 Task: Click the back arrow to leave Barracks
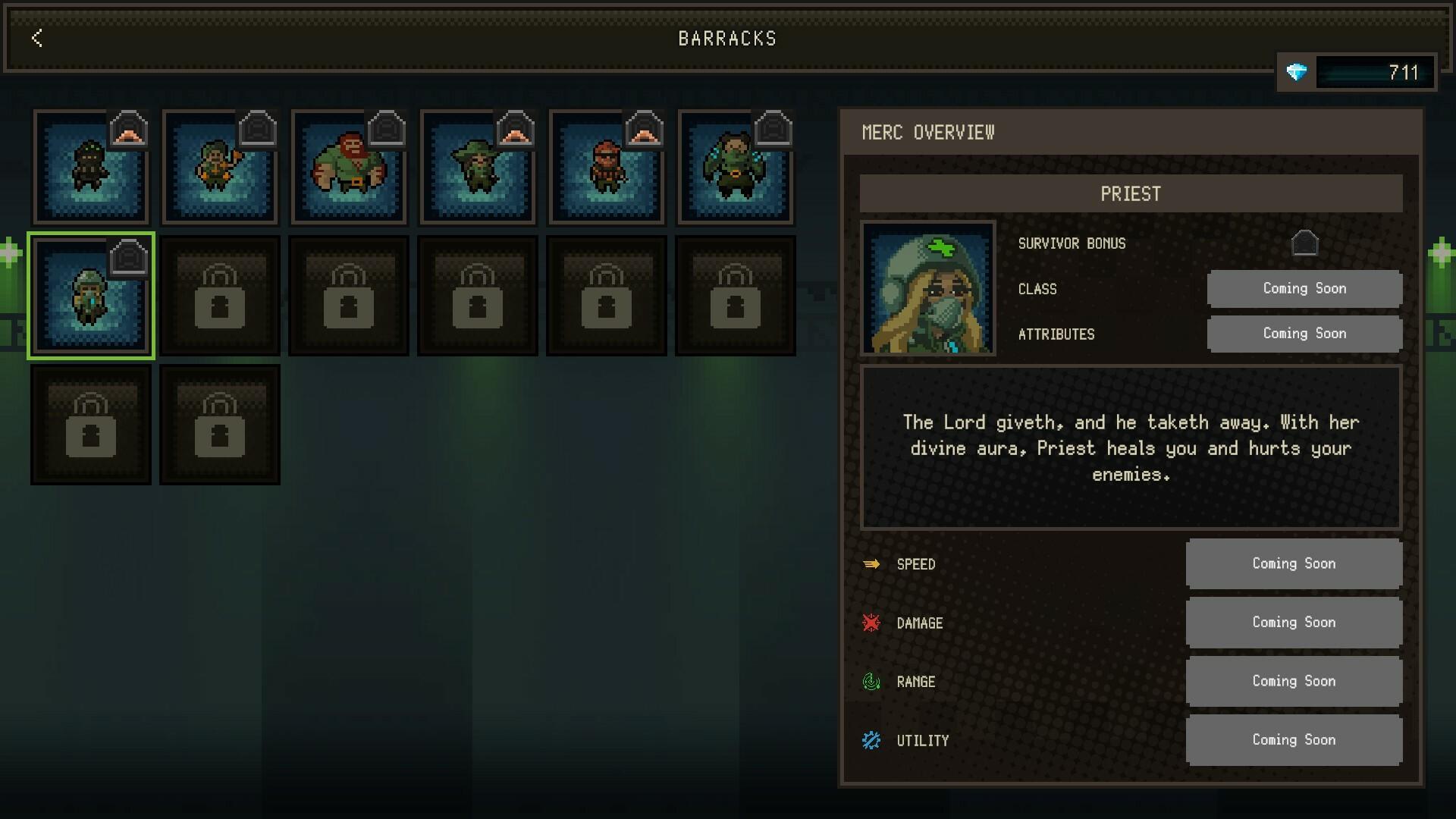[36, 39]
